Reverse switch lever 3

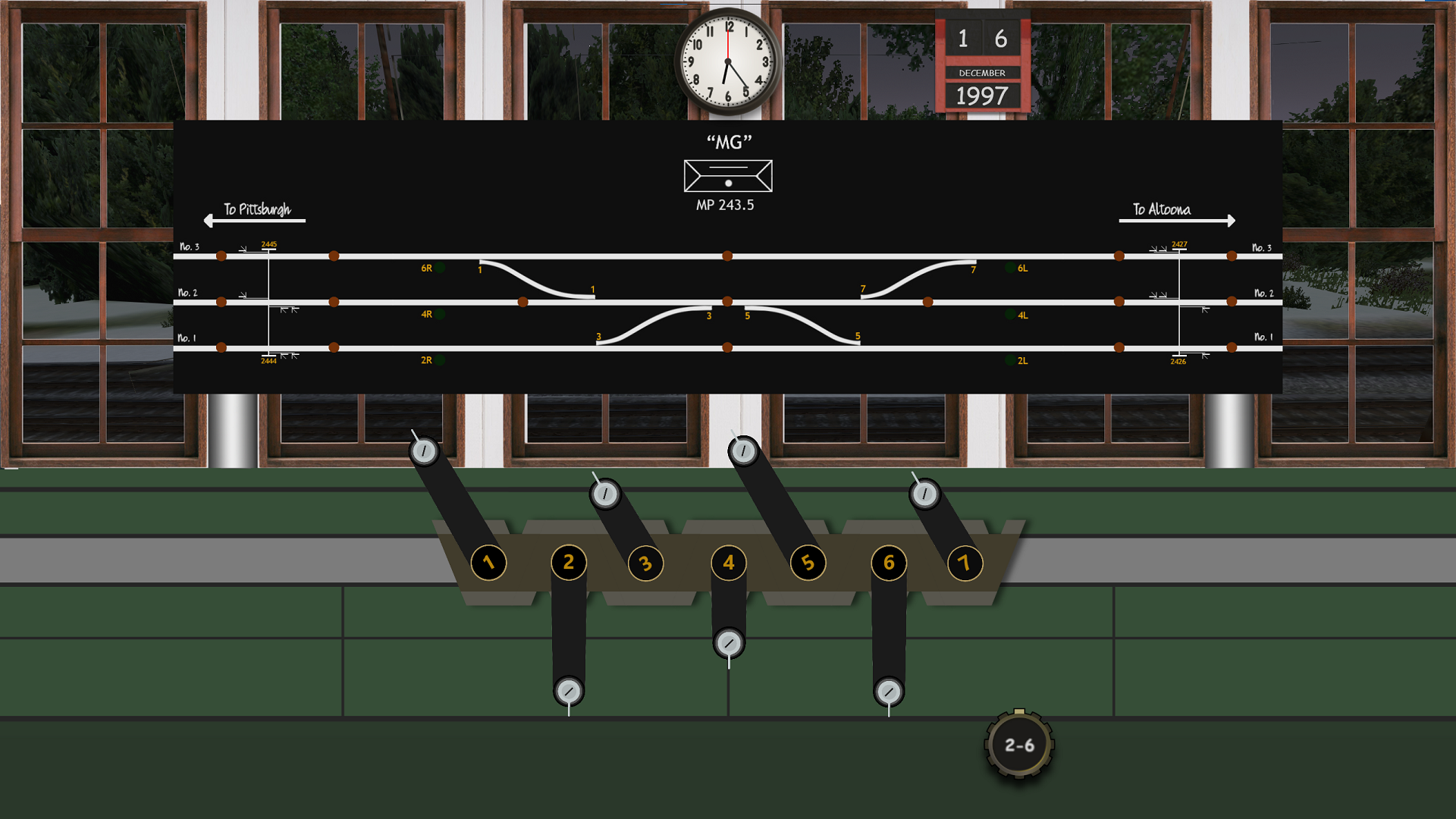coord(604,494)
